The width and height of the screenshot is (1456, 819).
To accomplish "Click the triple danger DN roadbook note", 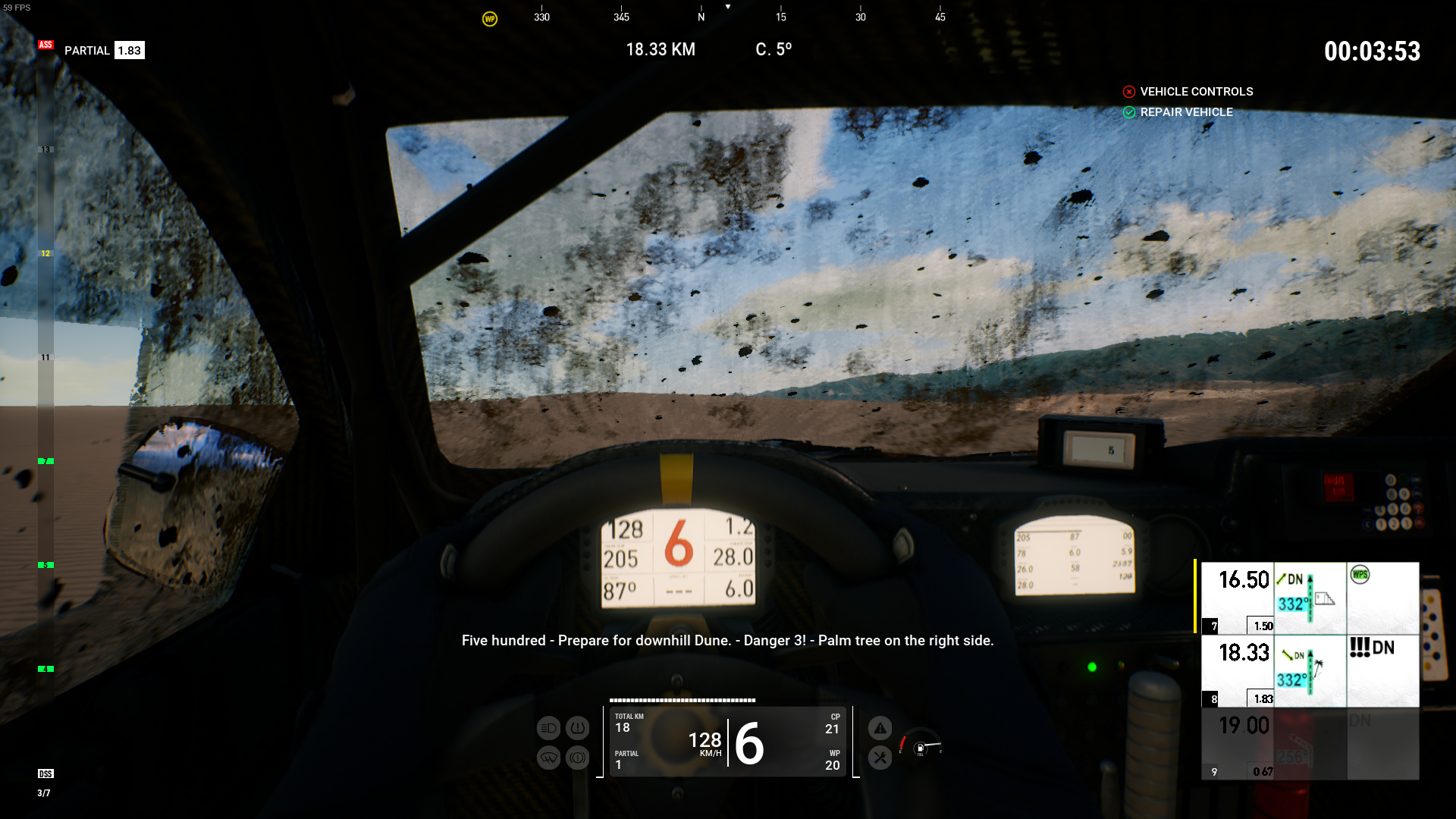I will pos(1371,648).
